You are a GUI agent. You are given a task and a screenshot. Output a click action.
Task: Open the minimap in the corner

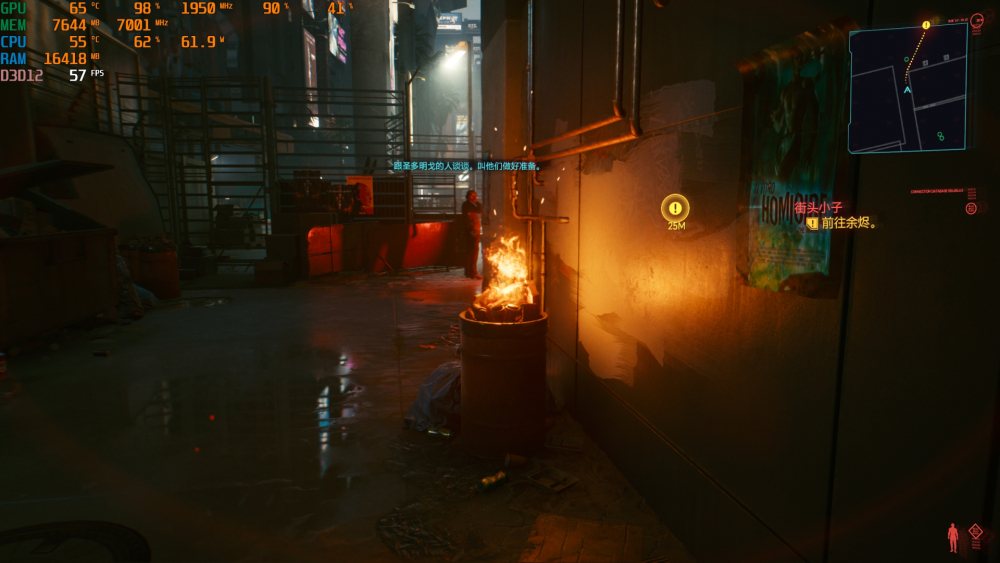pos(908,89)
